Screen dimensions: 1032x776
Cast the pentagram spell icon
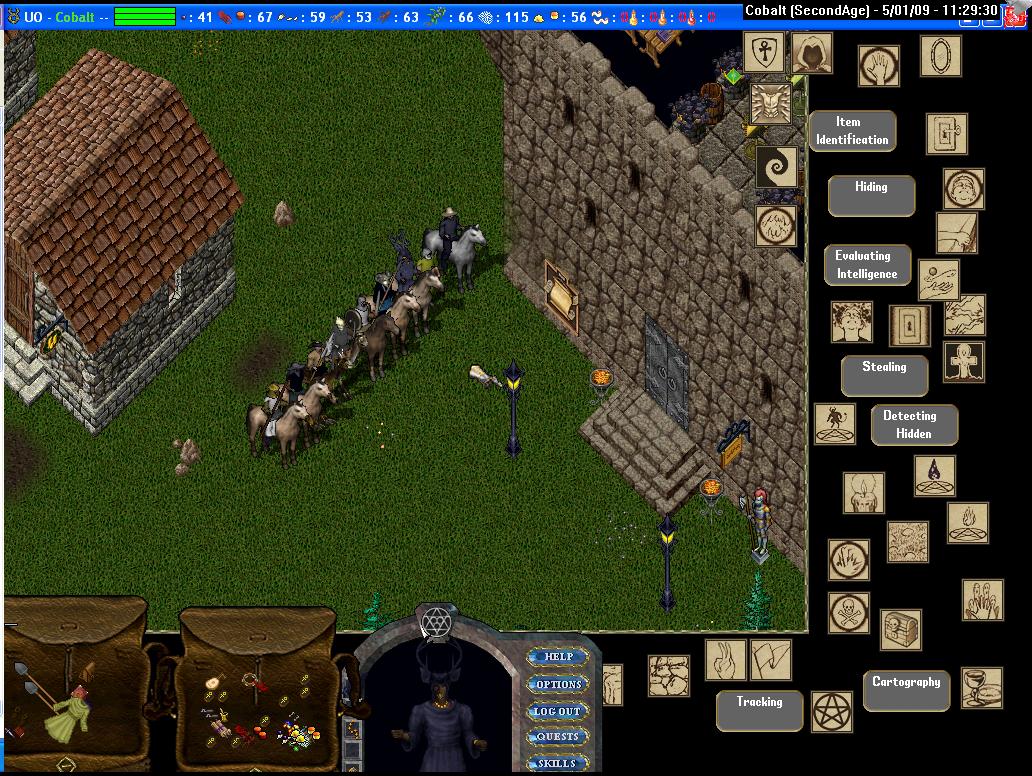(831, 711)
